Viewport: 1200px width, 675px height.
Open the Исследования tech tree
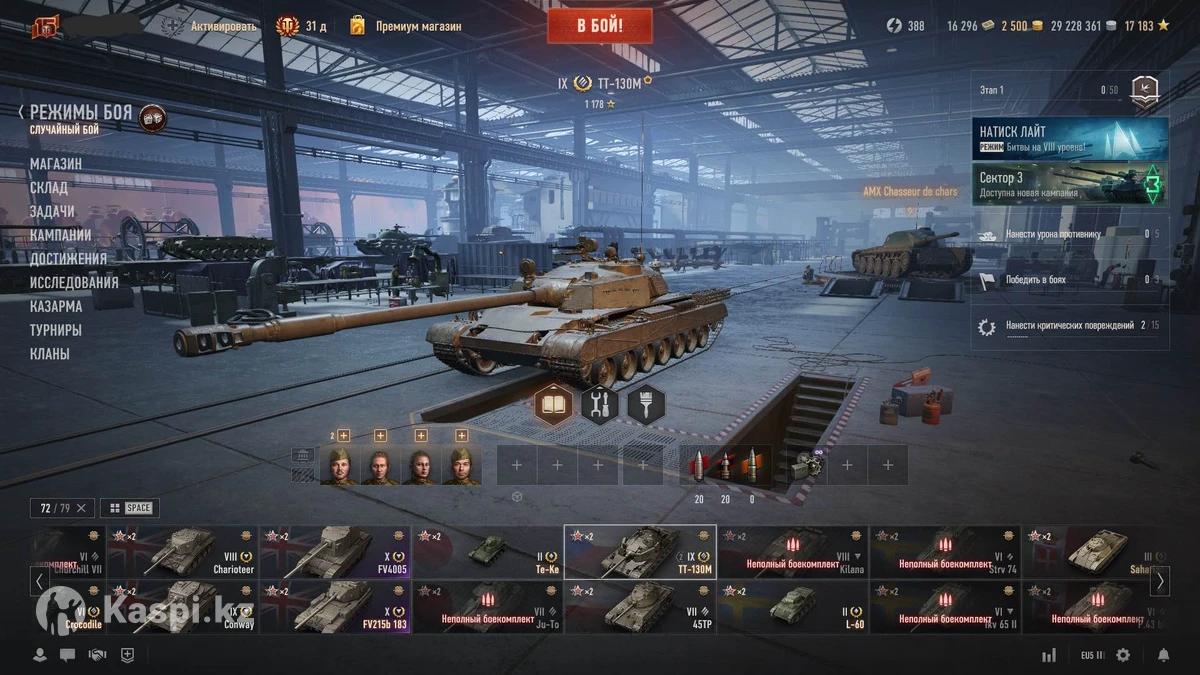click(x=74, y=283)
